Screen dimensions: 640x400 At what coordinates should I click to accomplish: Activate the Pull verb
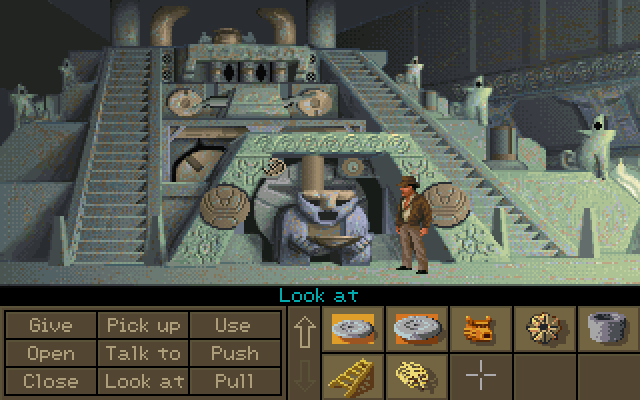(x=233, y=381)
